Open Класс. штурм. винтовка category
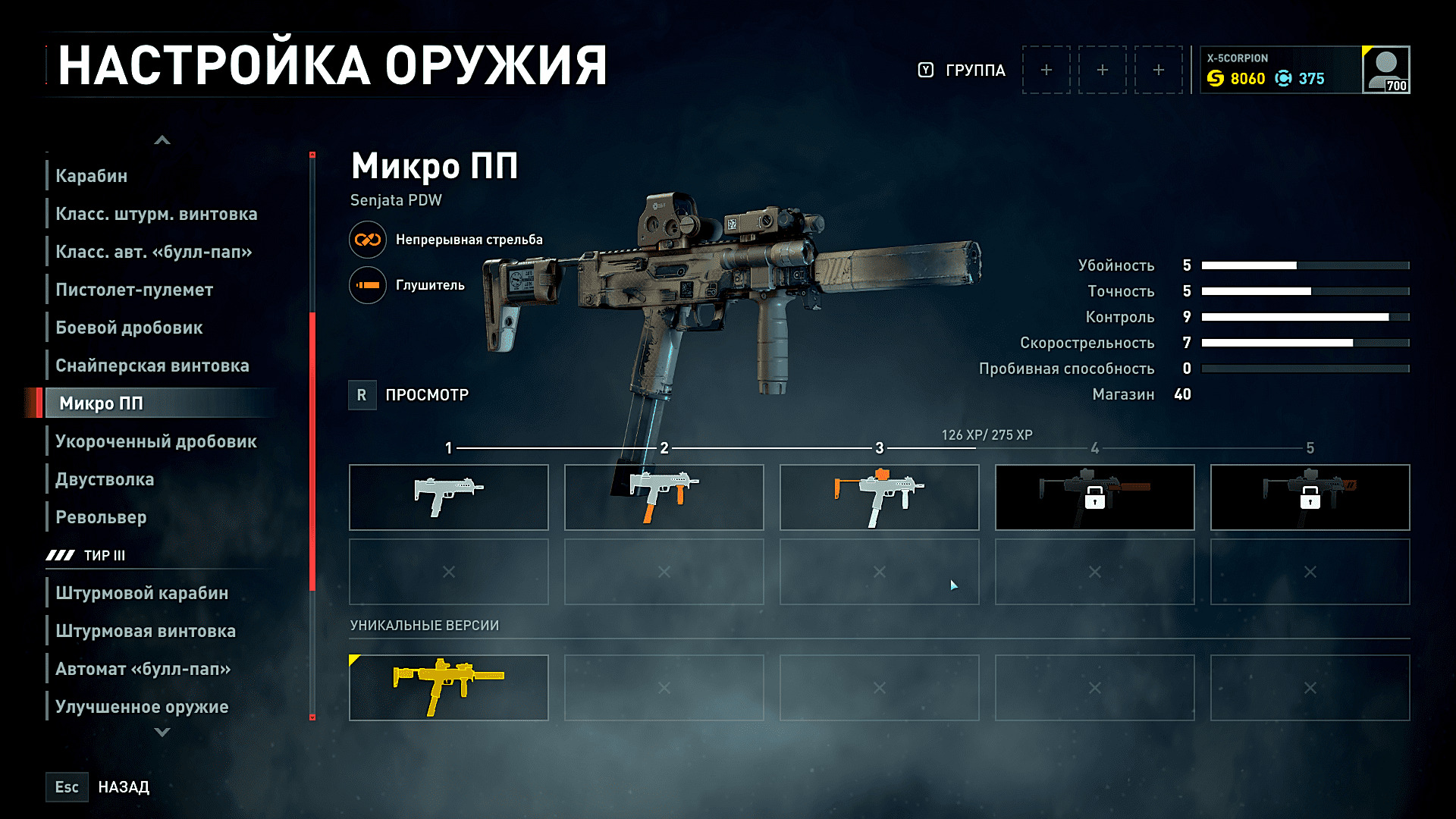1456x819 pixels. (156, 214)
